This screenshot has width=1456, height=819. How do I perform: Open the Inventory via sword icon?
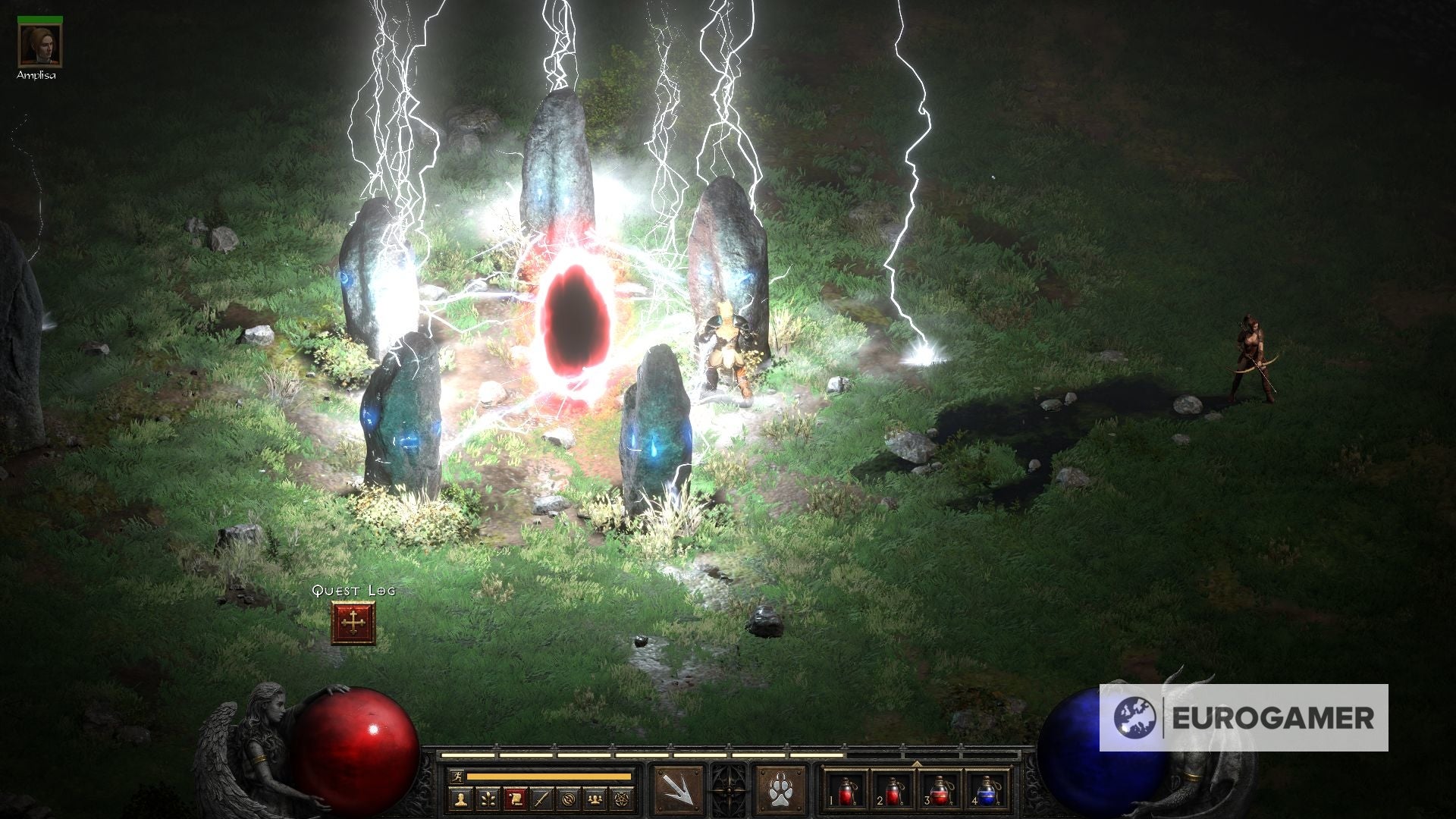coord(540,799)
